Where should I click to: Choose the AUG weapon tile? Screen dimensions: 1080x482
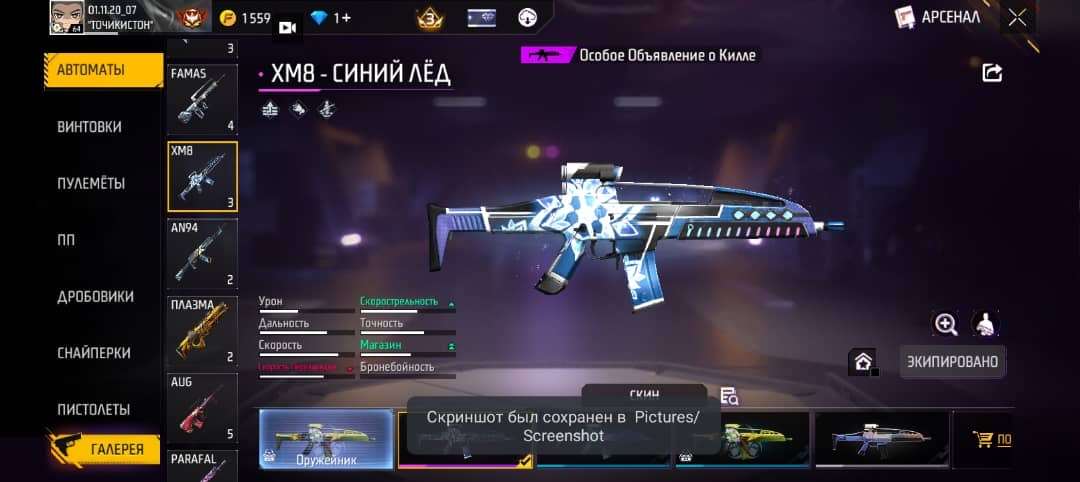point(202,408)
